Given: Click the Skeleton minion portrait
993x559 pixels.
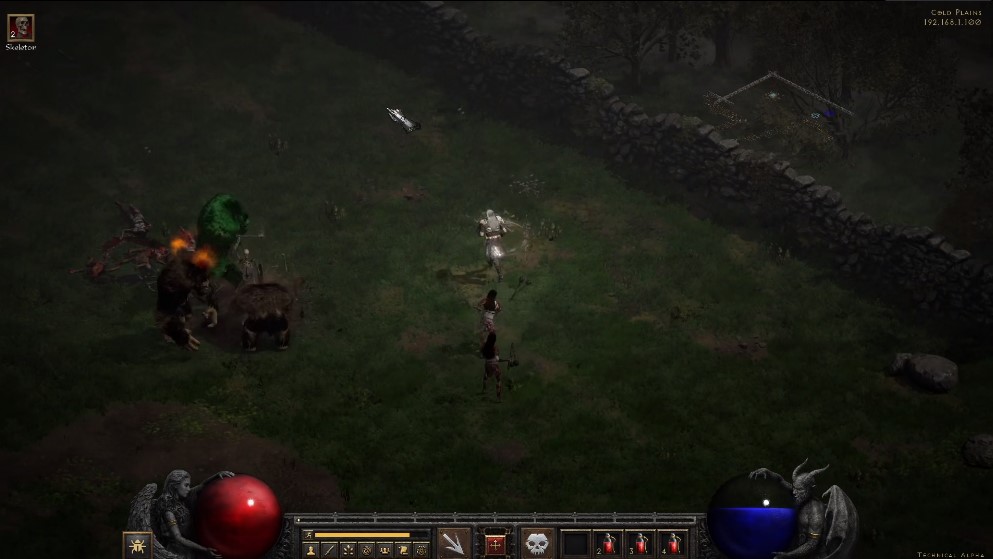Looking at the screenshot, I should coord(20,27).
